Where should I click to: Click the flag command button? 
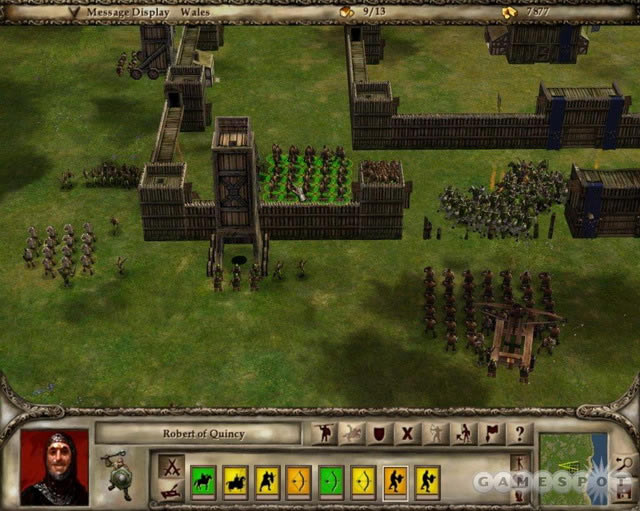491,434
